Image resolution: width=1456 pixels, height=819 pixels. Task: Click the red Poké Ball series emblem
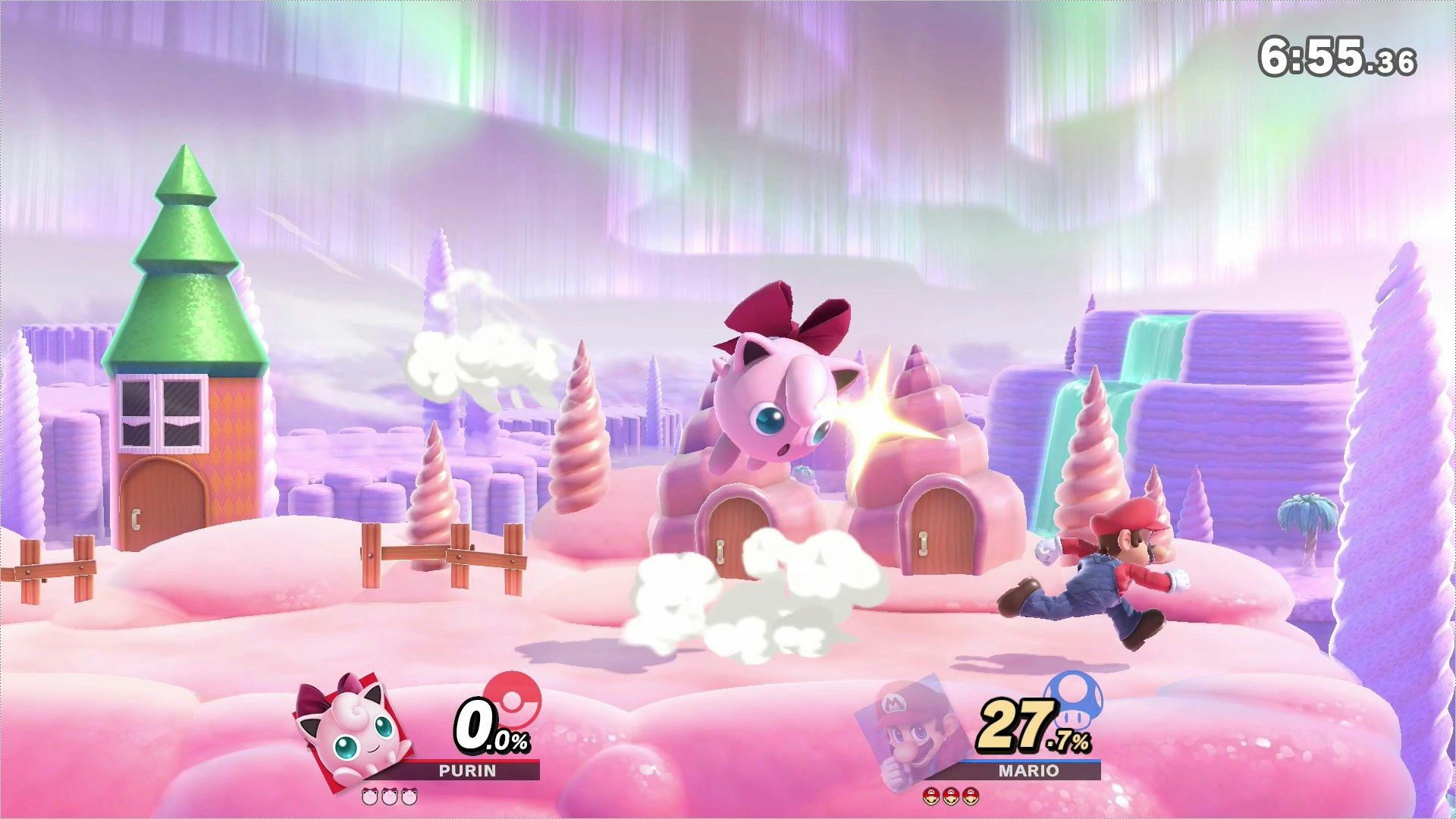click(x=513, y=698)
